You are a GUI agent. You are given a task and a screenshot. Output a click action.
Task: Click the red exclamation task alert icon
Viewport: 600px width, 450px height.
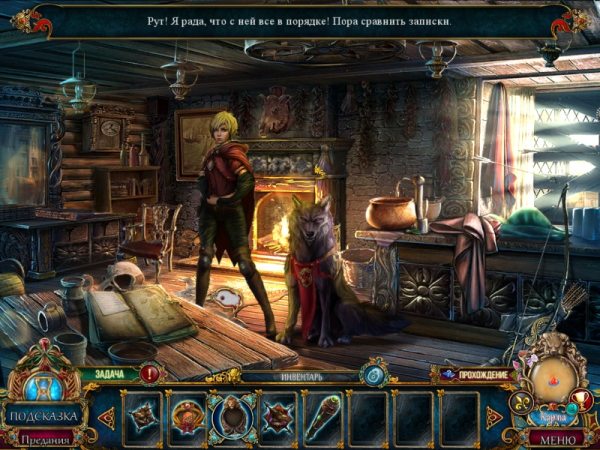click(149, 375)
